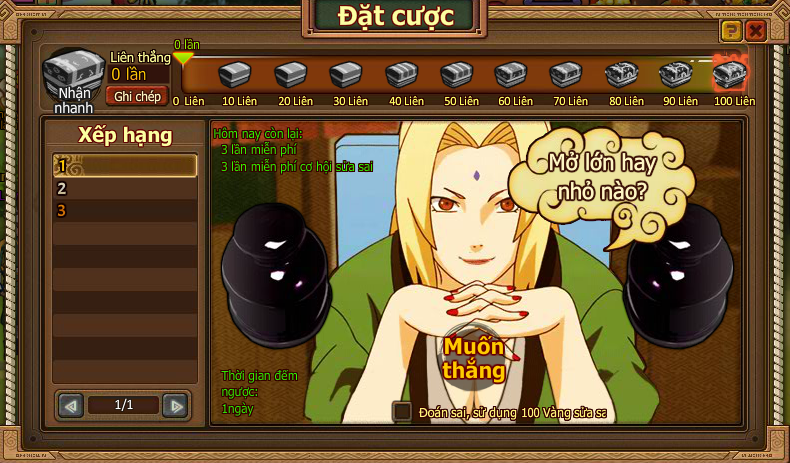
Task: Select rank 3 row in ranking list
Action: tap(125, 210)
